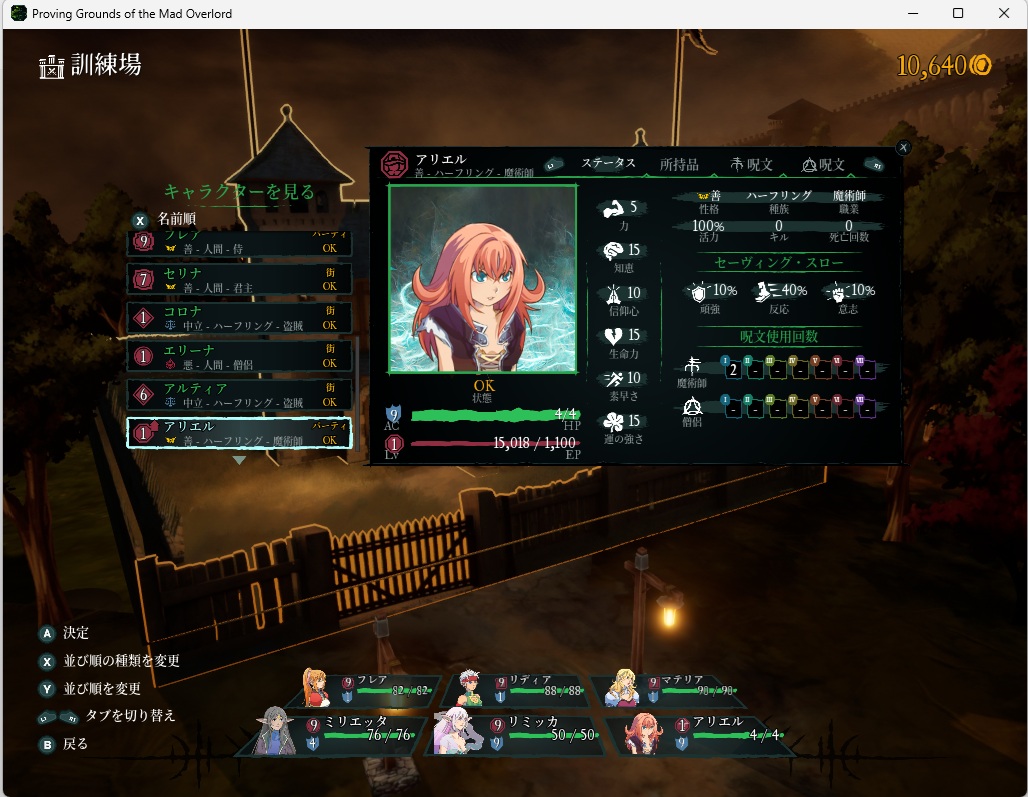Select ミリエッタ in the bottom party bar

pos(330,730)
